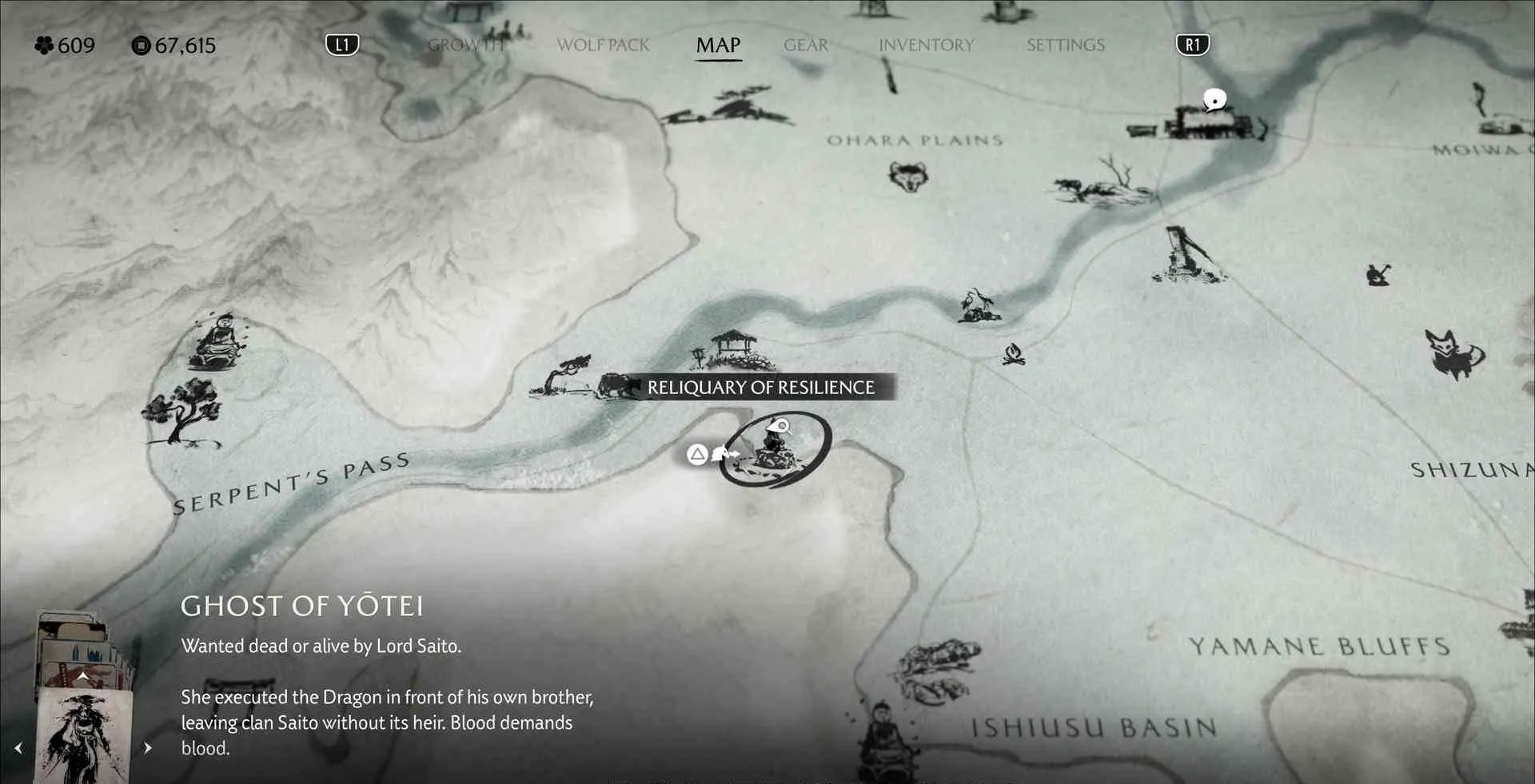Show the next wanted card
This screenshot has height=784, width=1535.
pos(148,748)
